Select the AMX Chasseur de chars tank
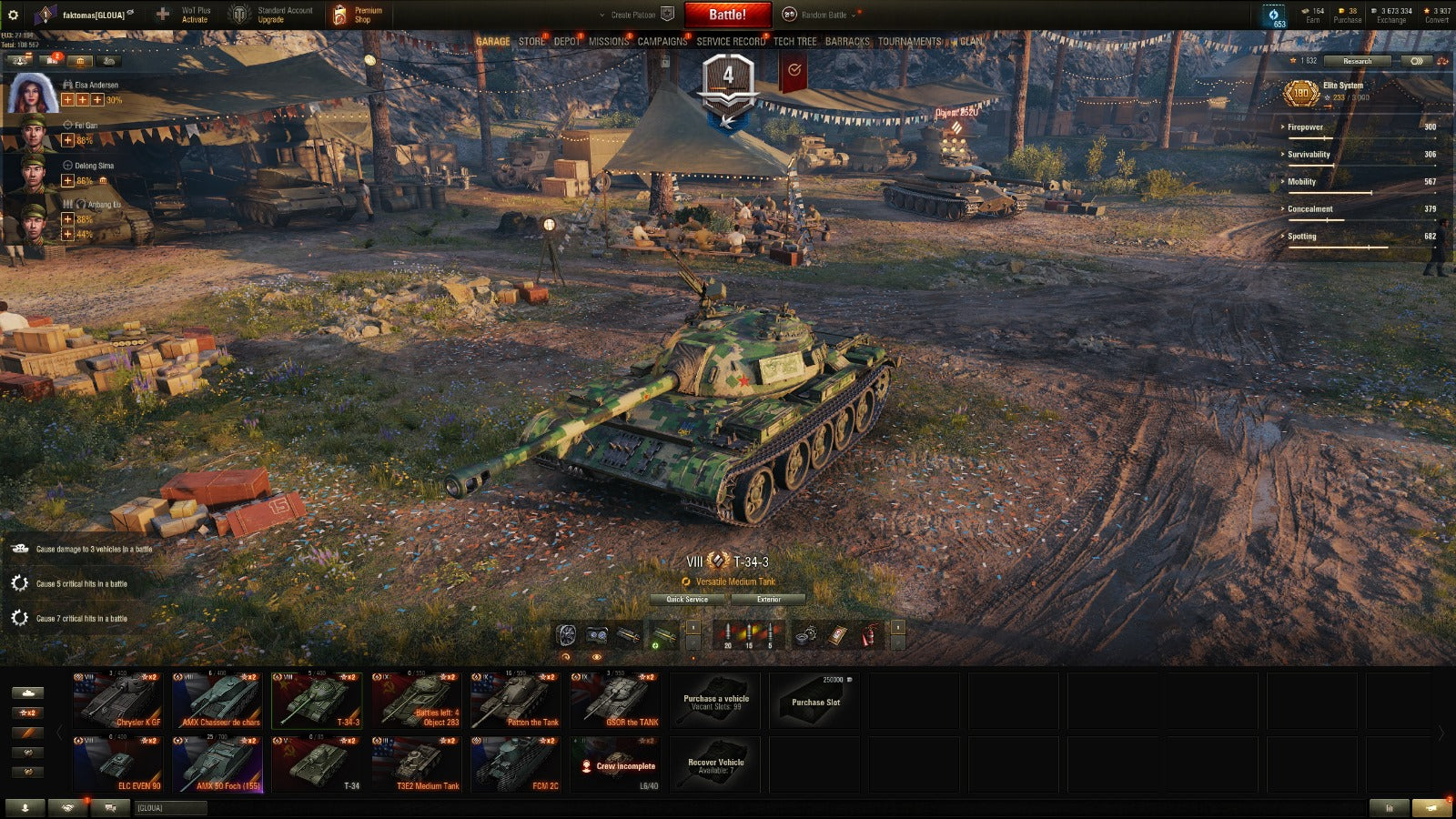This screenshot has height=819, width=1456. click(x=217, y=701)
